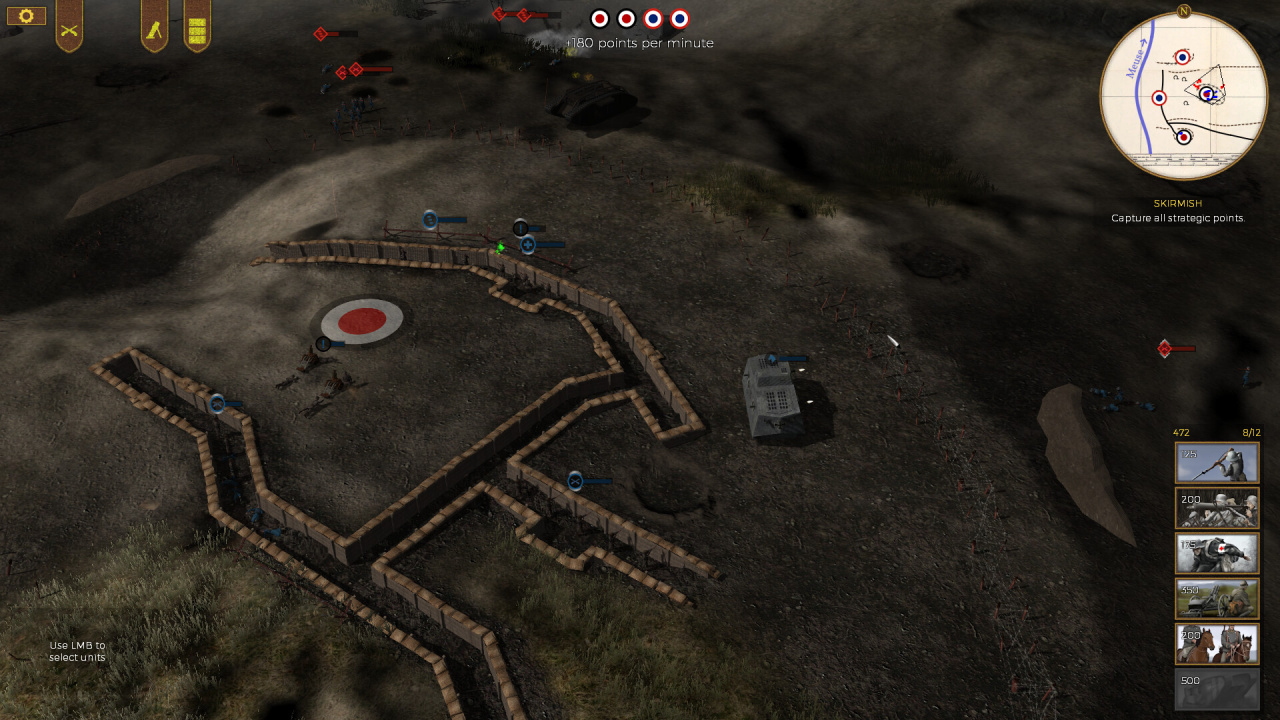Recruit the medic unit costing 175
This screenshot has height=720, width=1280.
click(x=1216, y=553)
